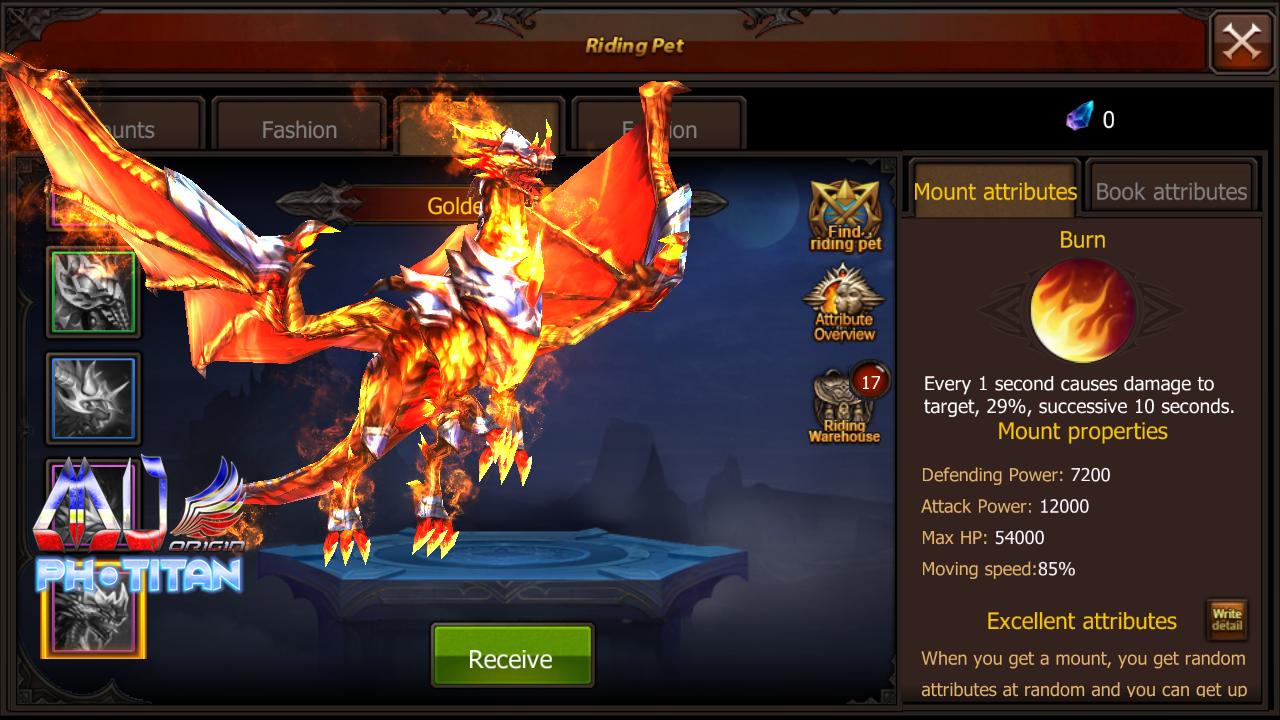The image size is (1280, 720).
Task: Open the rightmost Evolution tab
Action: tap(656, 128)
